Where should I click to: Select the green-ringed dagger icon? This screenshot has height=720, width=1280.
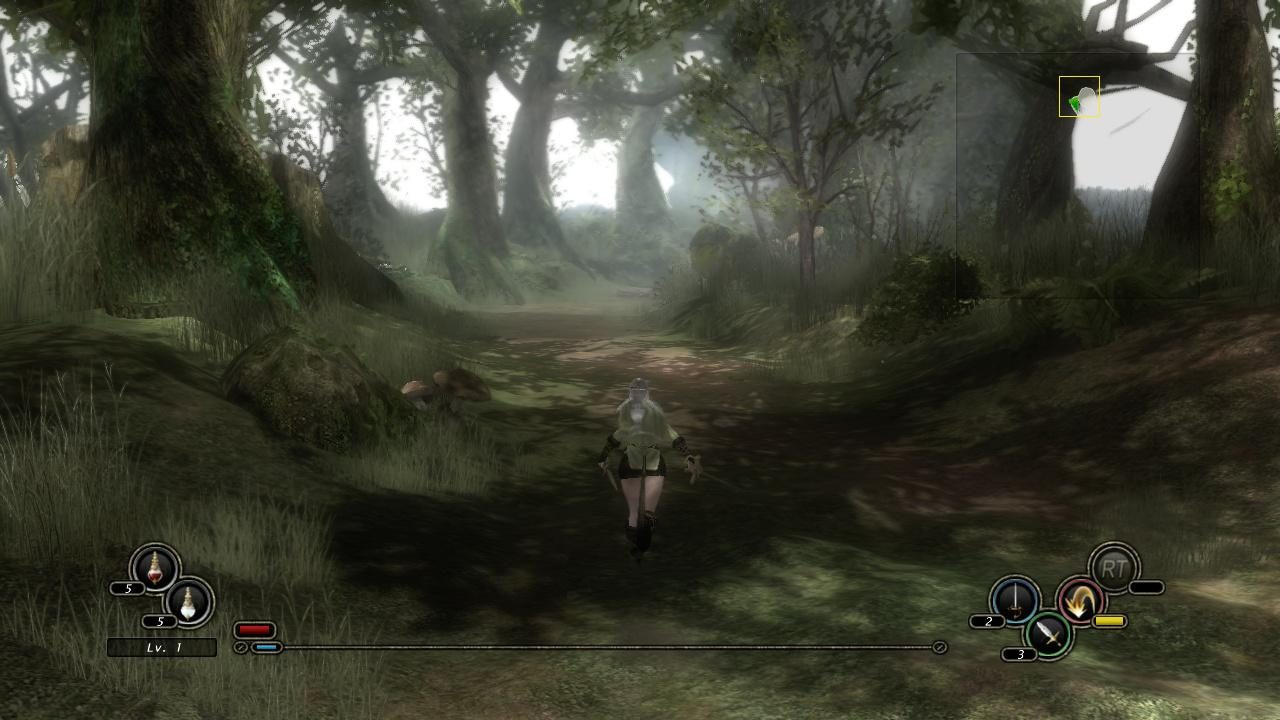pos(1047,635)
